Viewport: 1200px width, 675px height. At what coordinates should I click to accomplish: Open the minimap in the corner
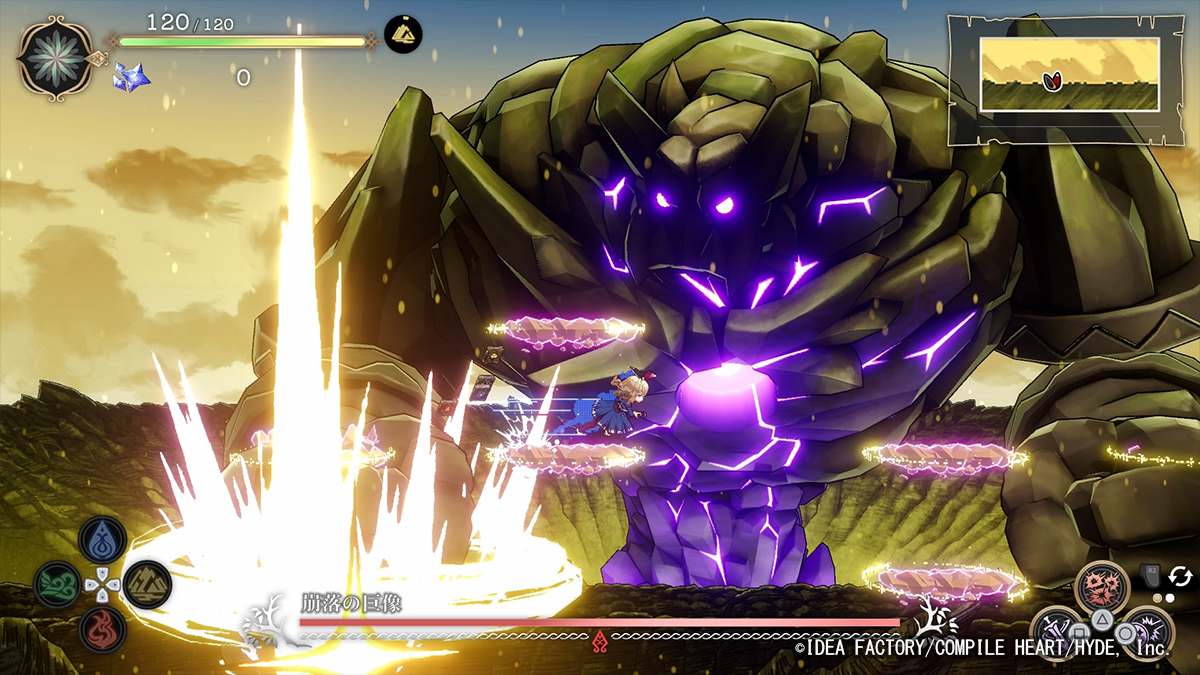1068,74
